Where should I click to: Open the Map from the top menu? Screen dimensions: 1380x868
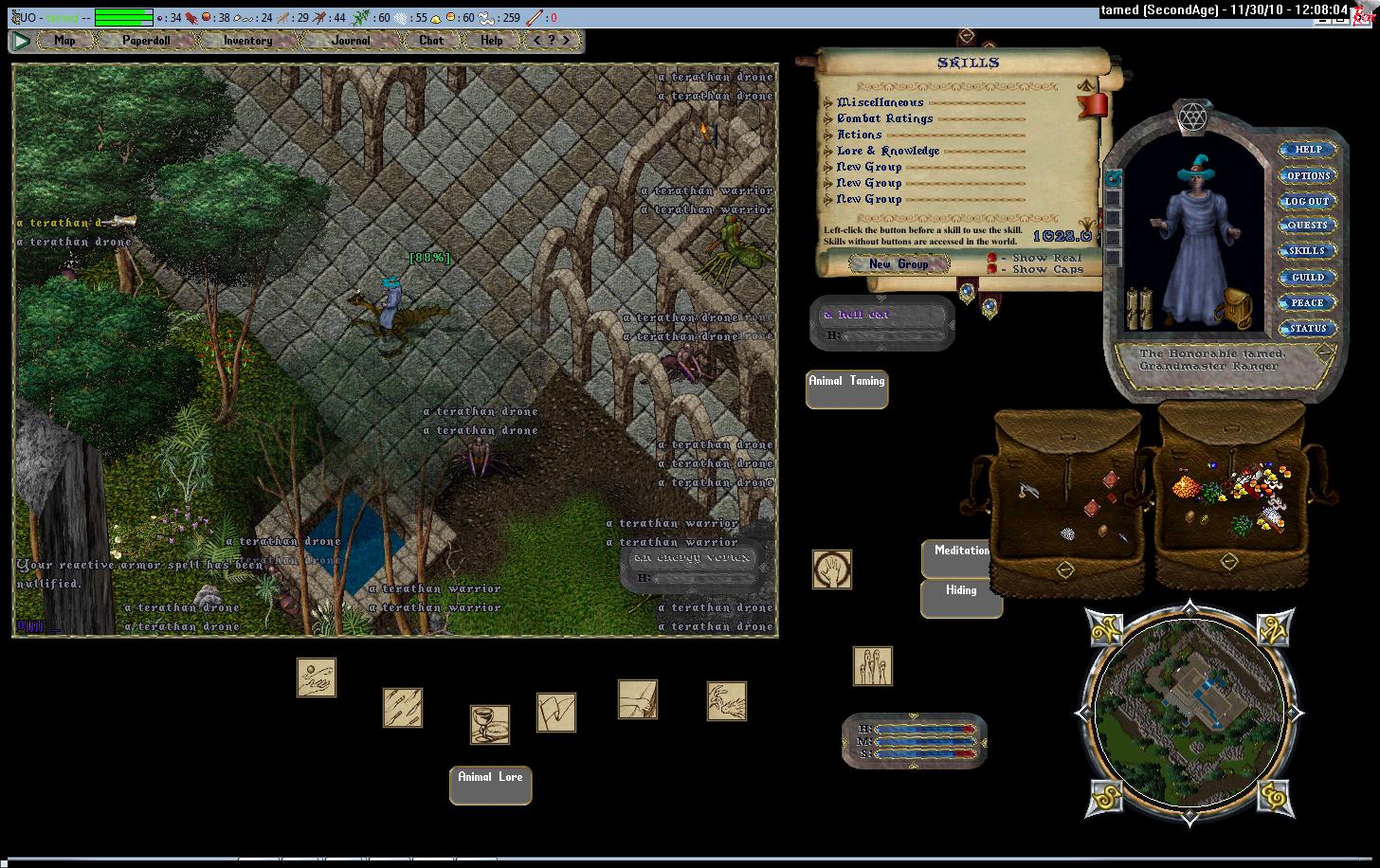(64, 41)
